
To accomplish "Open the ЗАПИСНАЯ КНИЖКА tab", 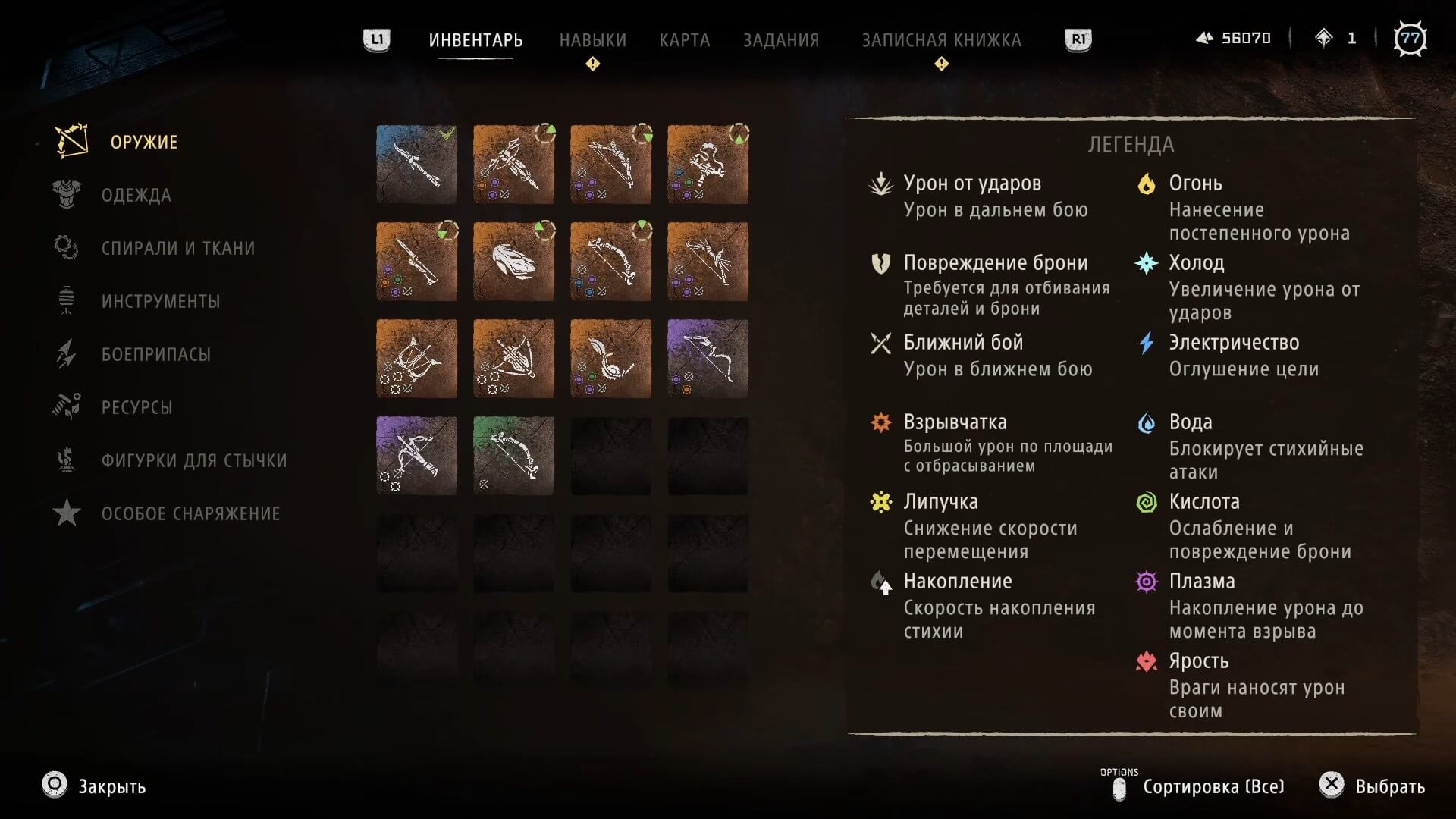I will point(941,40).
